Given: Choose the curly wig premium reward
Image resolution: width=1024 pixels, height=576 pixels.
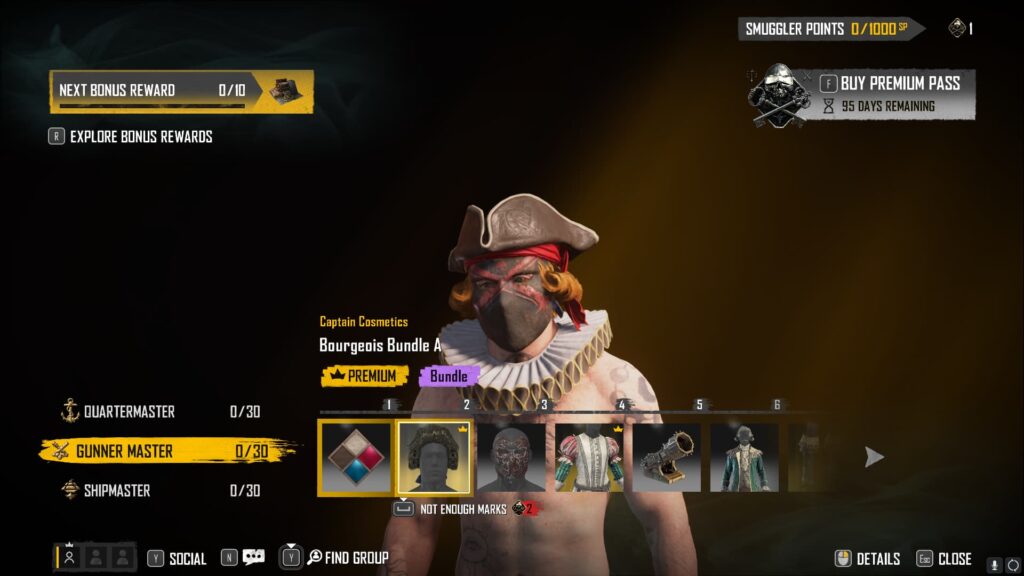Looking at the screenshot, I should pos(434,457).
